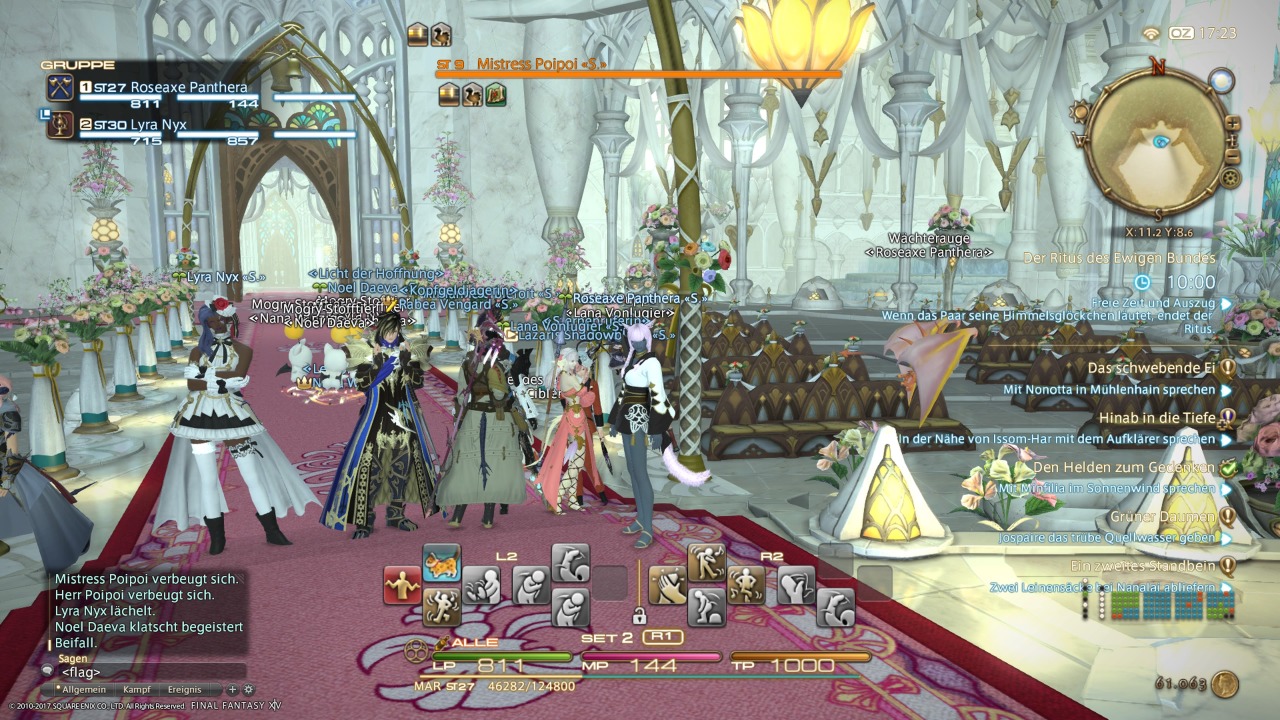
Task: Open the Ereignis chat tab
Action: (x=184, y=689)
